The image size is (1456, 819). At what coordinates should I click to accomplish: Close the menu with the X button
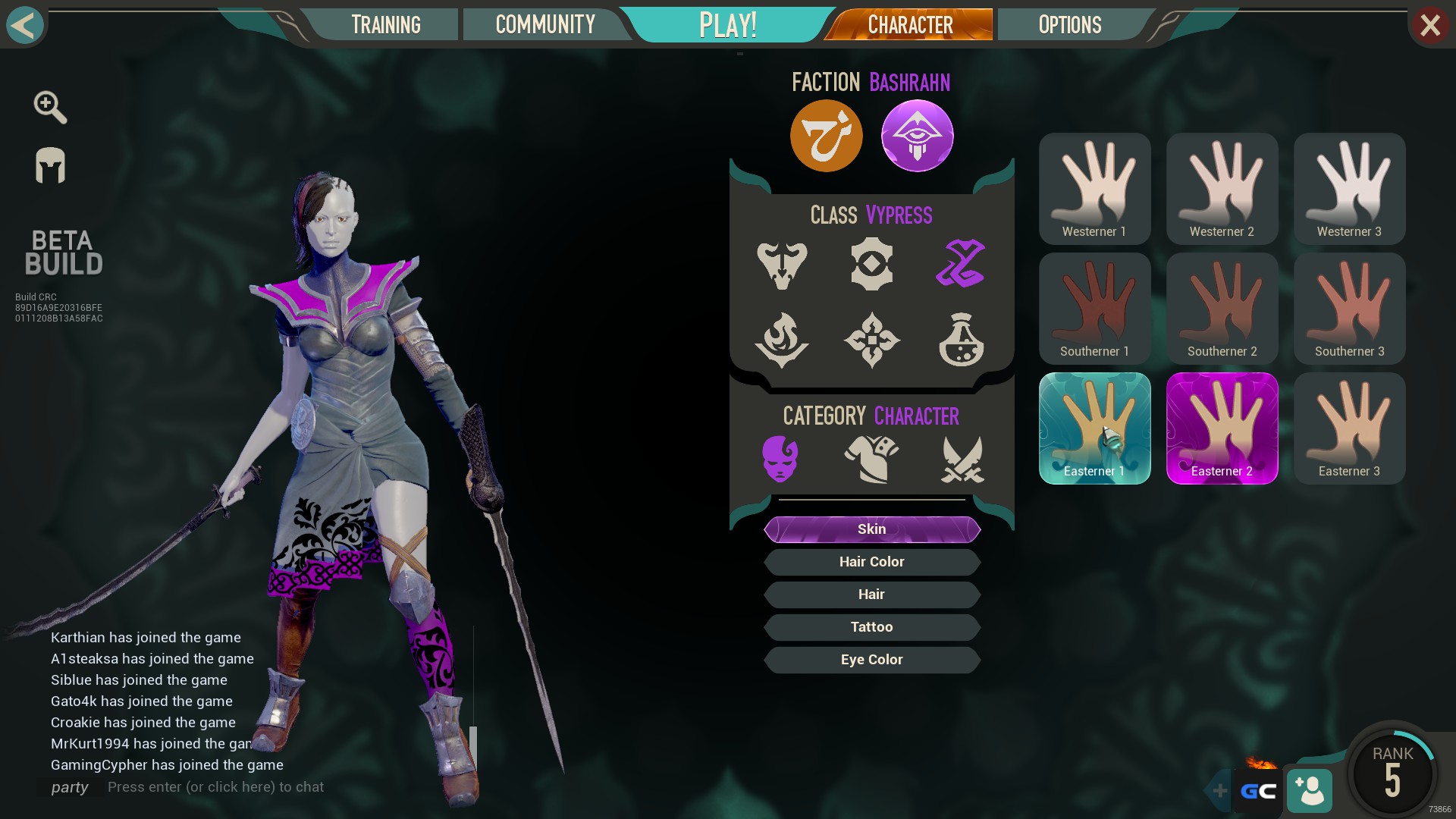(x=1429, y=26)
